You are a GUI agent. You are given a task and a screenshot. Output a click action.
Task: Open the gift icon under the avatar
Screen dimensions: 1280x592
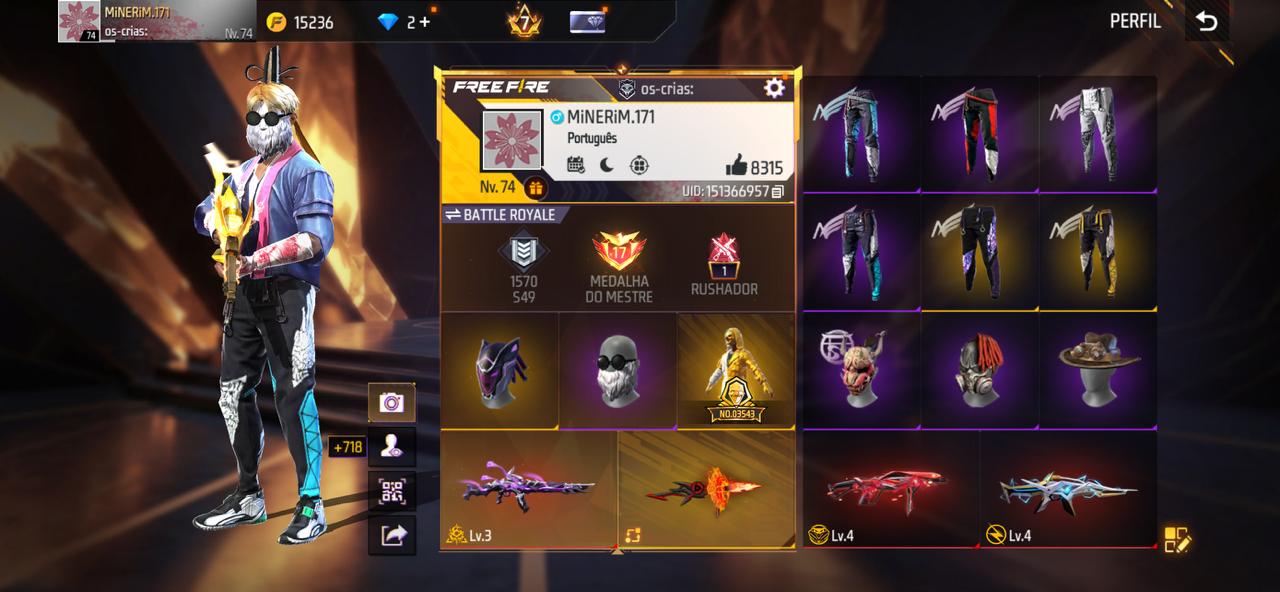(535, 188)
